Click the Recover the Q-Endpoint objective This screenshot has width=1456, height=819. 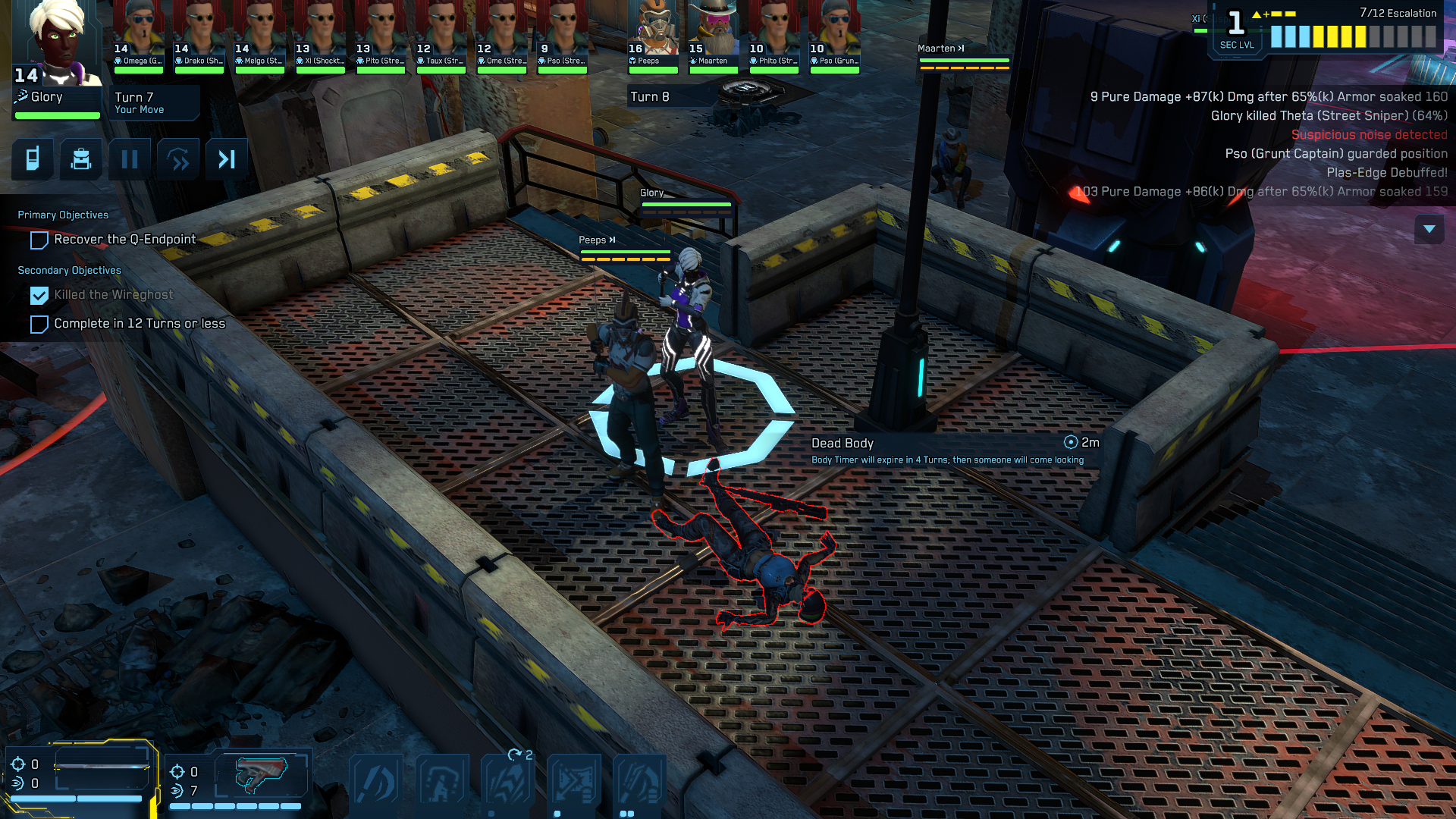(x=124, y=240)
